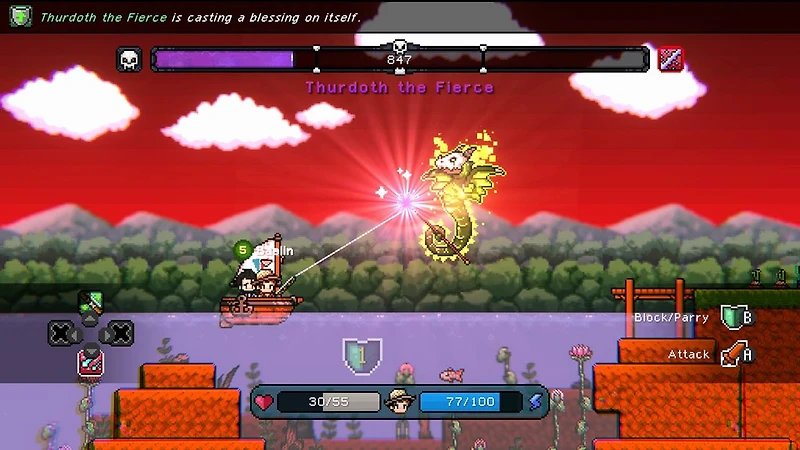800x450 pixels.
Task: Tap the Attack sword icon
Action: click(x=734, y=354)
